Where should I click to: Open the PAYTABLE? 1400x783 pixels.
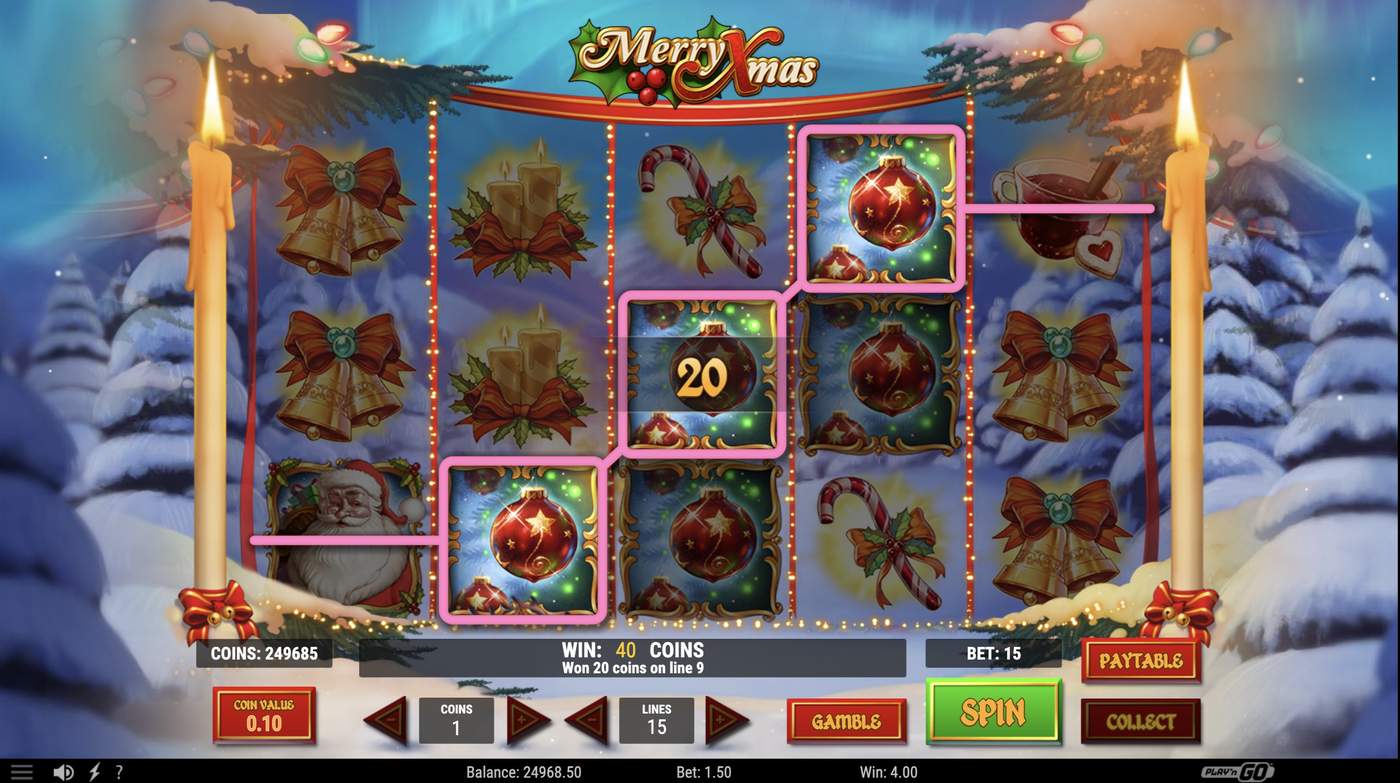pyautogui.click(x=1140, y=661)
